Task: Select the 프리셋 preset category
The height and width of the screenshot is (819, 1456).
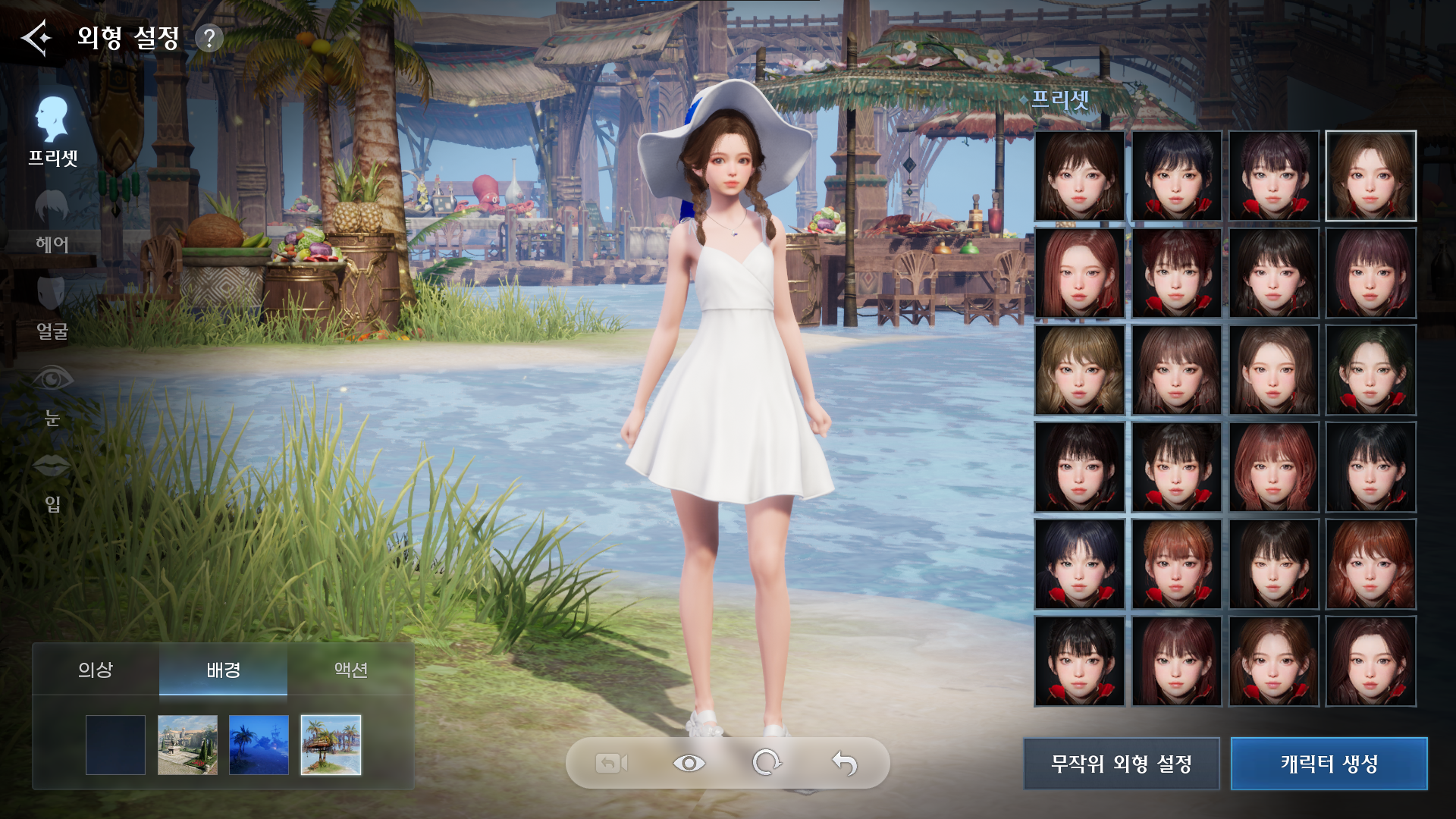Action: (52, 130)
